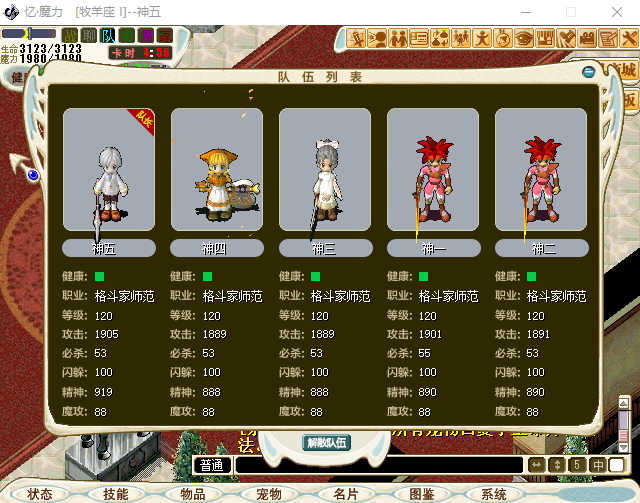Open the 技能 skills tab

click(115, 494)
